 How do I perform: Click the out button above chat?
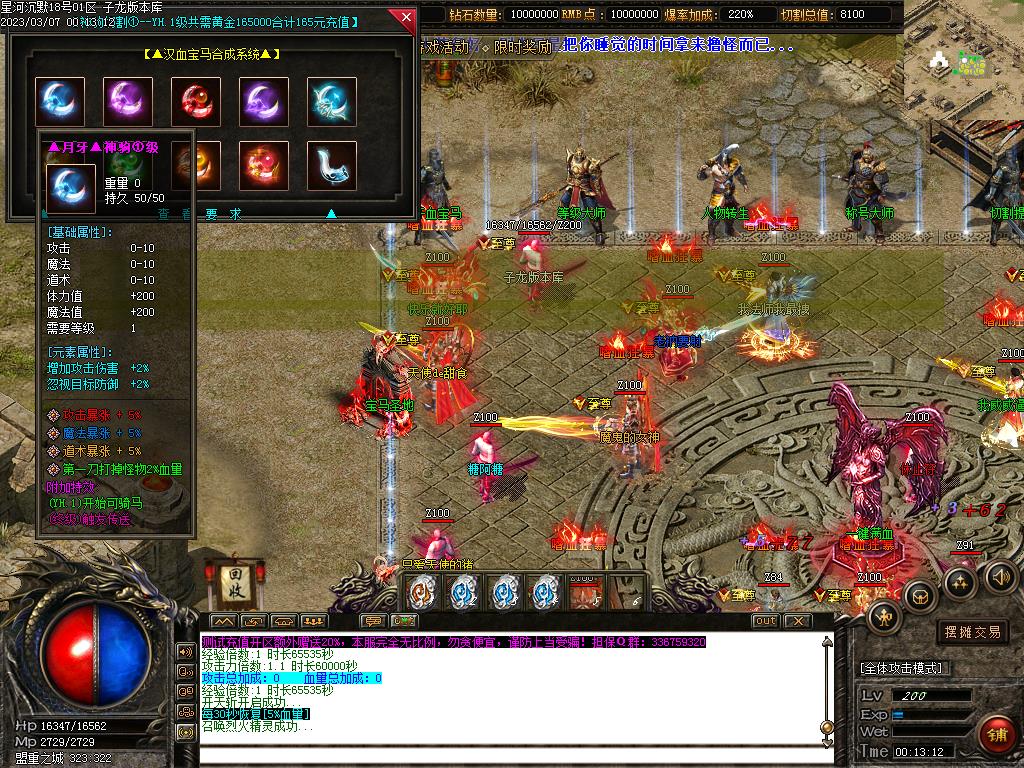pos(765,621)
